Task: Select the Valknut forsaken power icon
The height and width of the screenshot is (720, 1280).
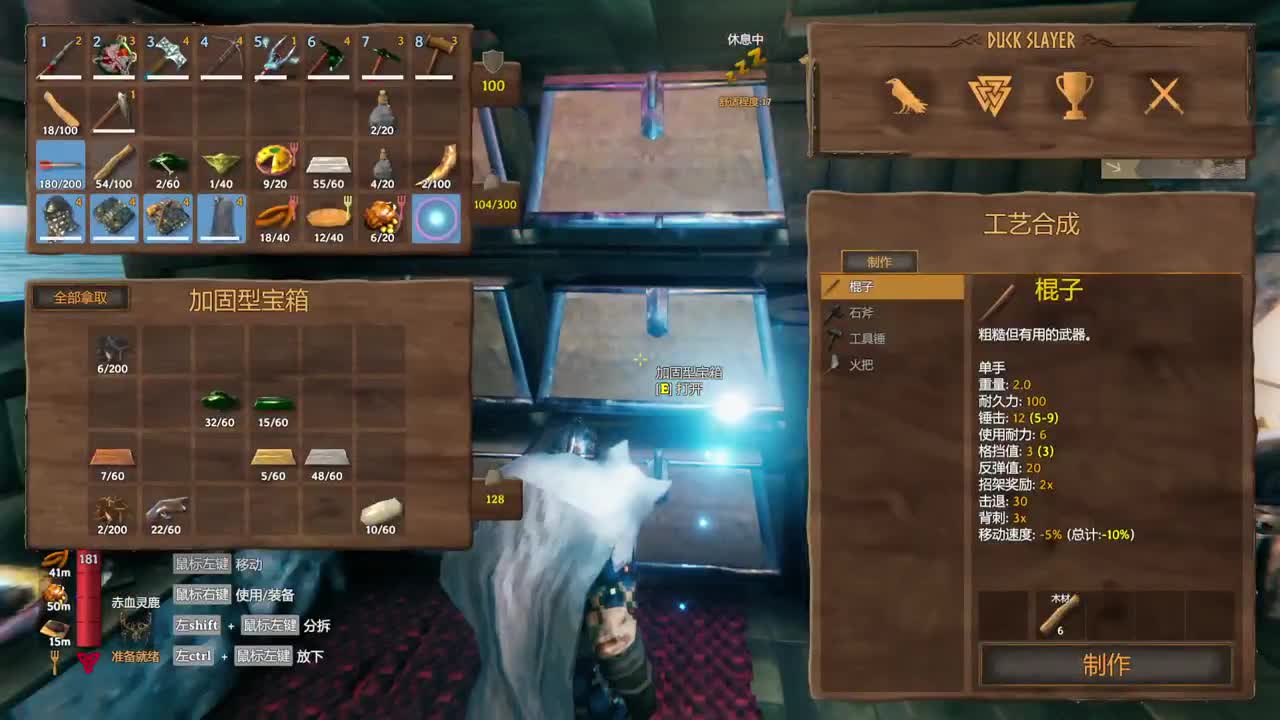Action: [993, 96]
